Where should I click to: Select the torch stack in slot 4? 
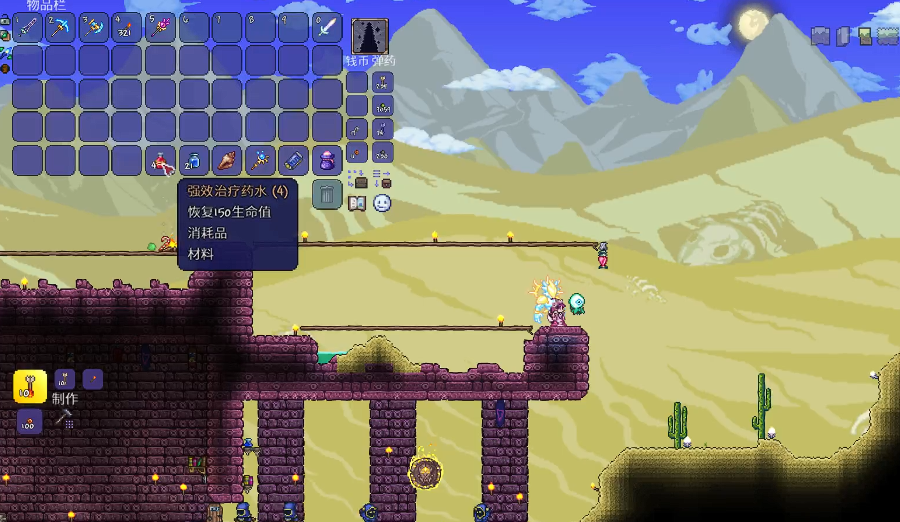click(127, 27)
